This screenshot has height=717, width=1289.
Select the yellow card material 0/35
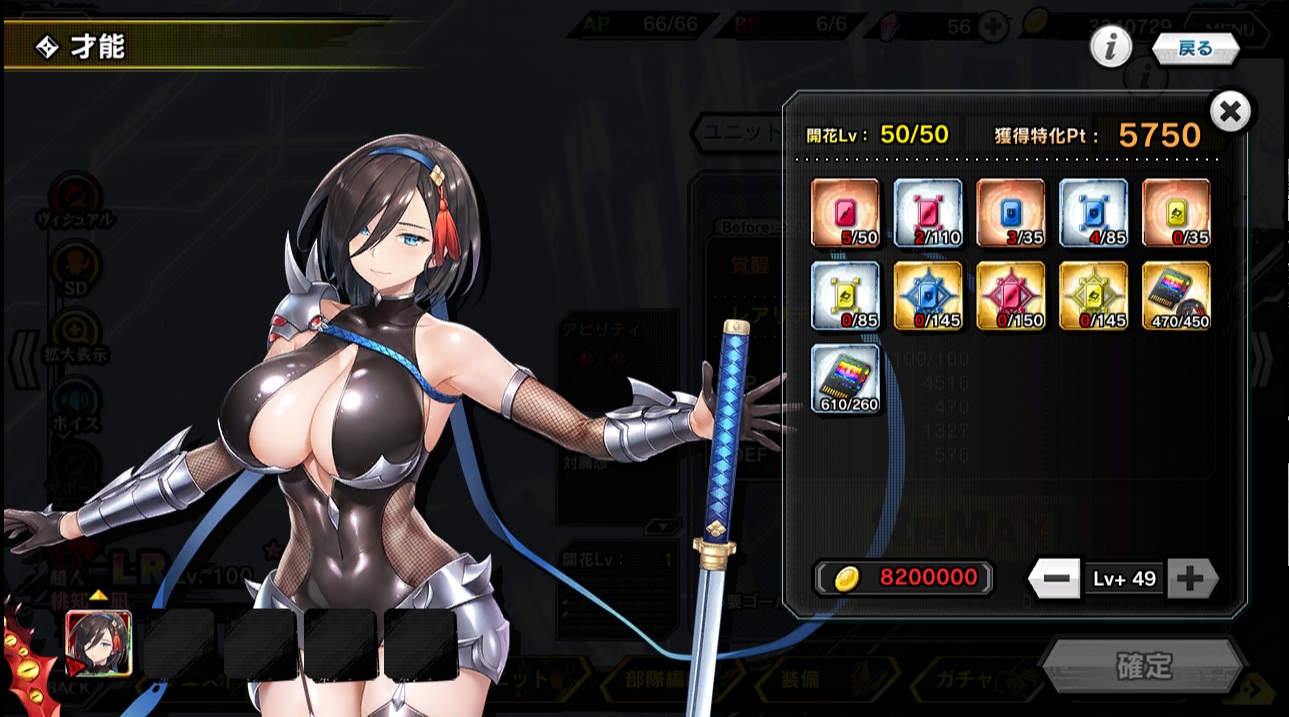coord(1176,213)
